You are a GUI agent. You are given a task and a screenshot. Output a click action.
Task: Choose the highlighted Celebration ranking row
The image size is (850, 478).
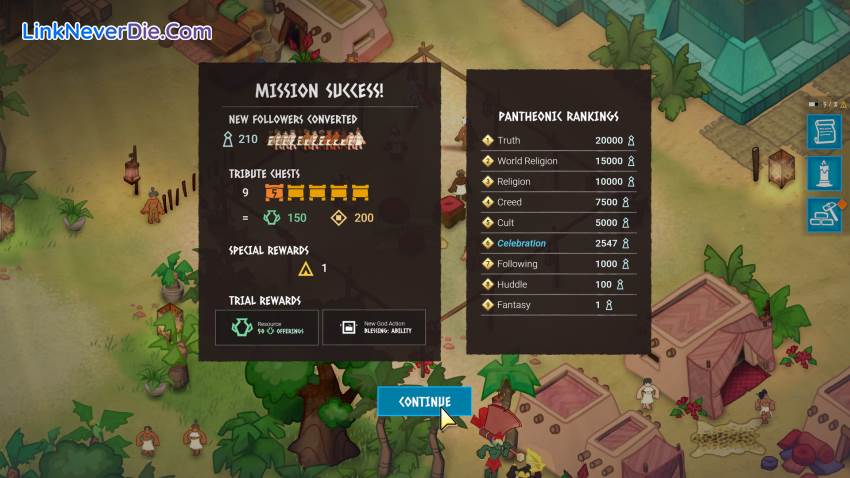[558, 243]
